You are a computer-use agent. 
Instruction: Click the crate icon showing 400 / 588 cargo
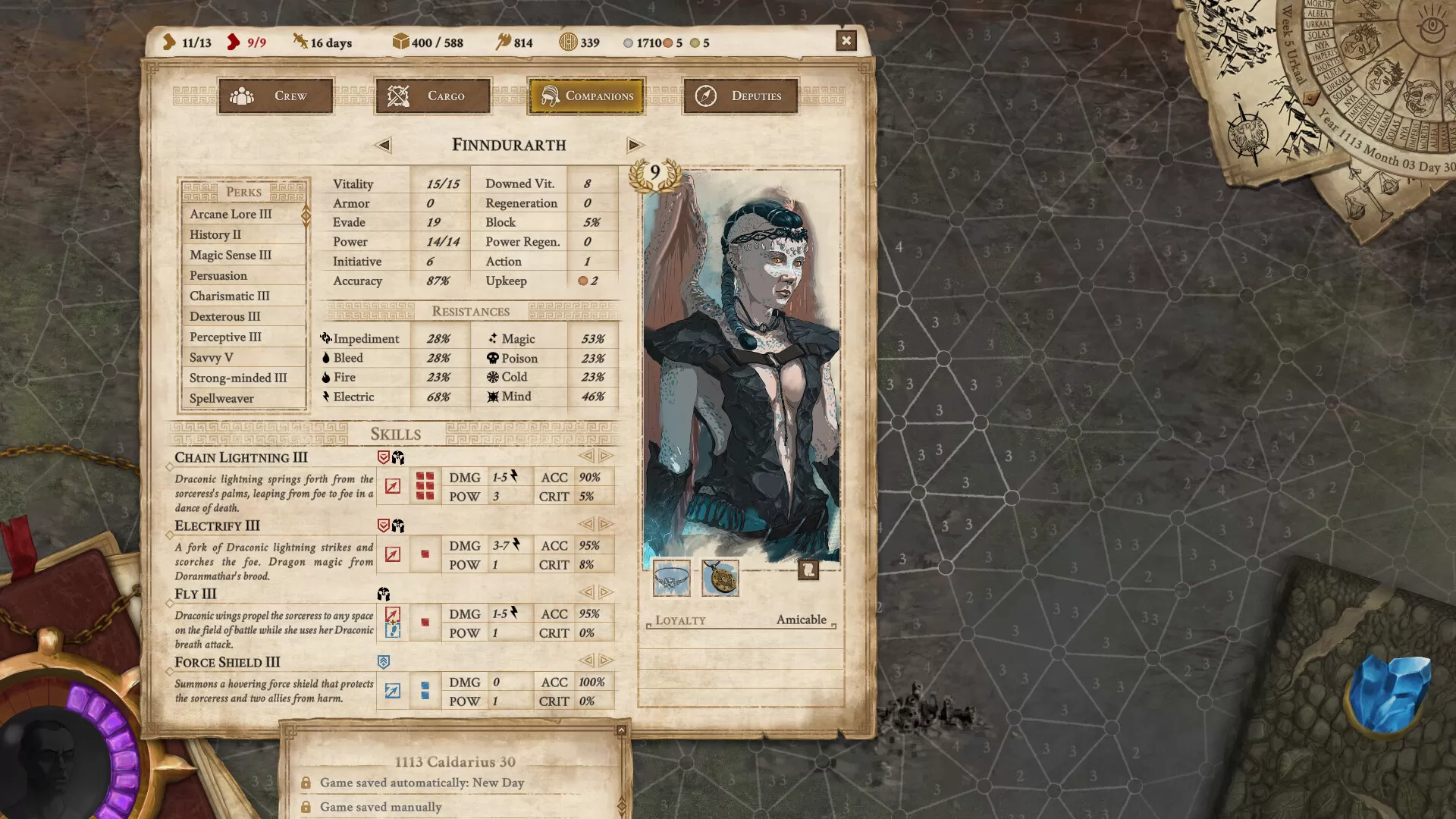[x=400, y=42]
